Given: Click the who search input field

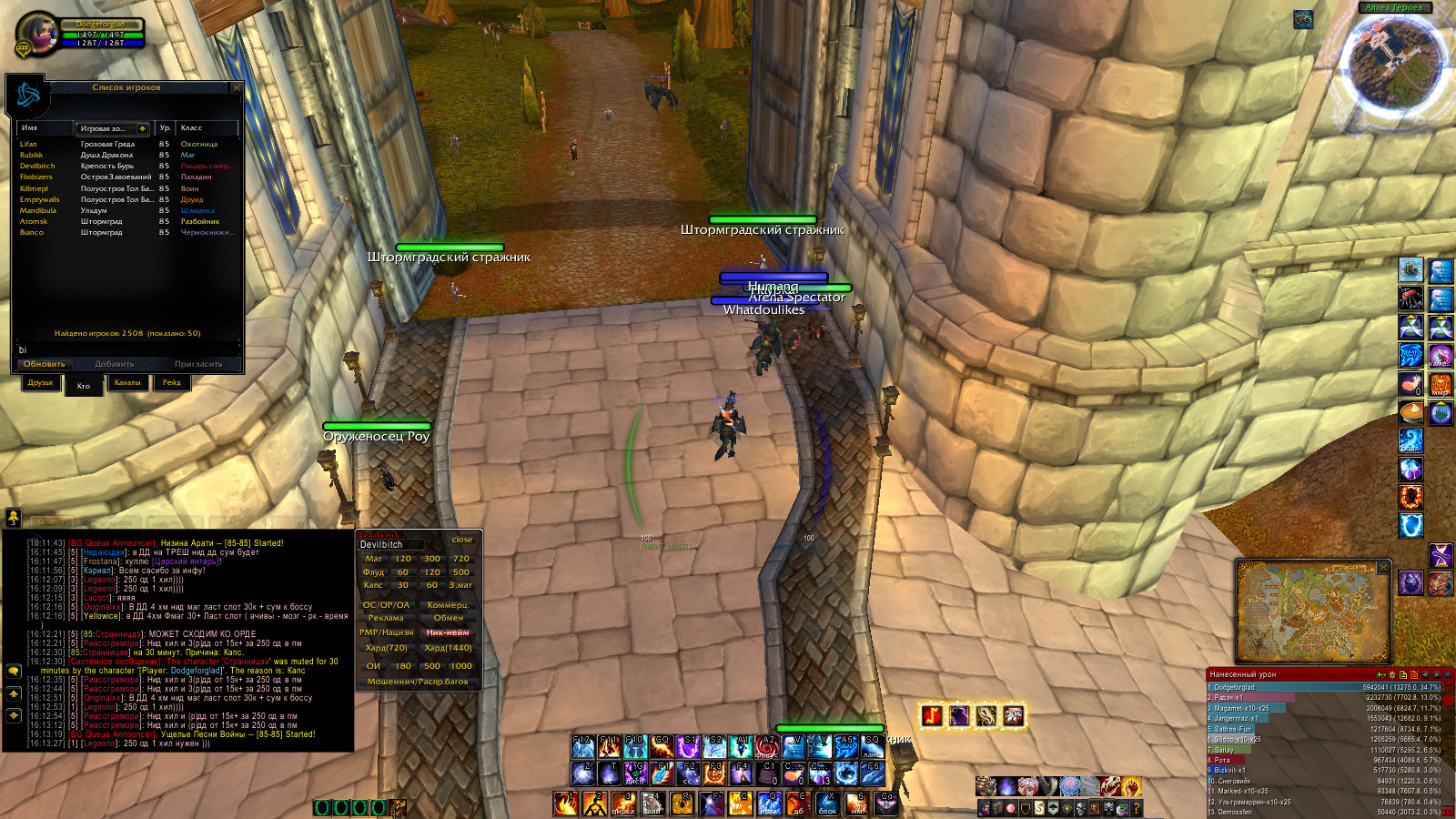Looking at the screenshot, I should click(x=126, y=349).
